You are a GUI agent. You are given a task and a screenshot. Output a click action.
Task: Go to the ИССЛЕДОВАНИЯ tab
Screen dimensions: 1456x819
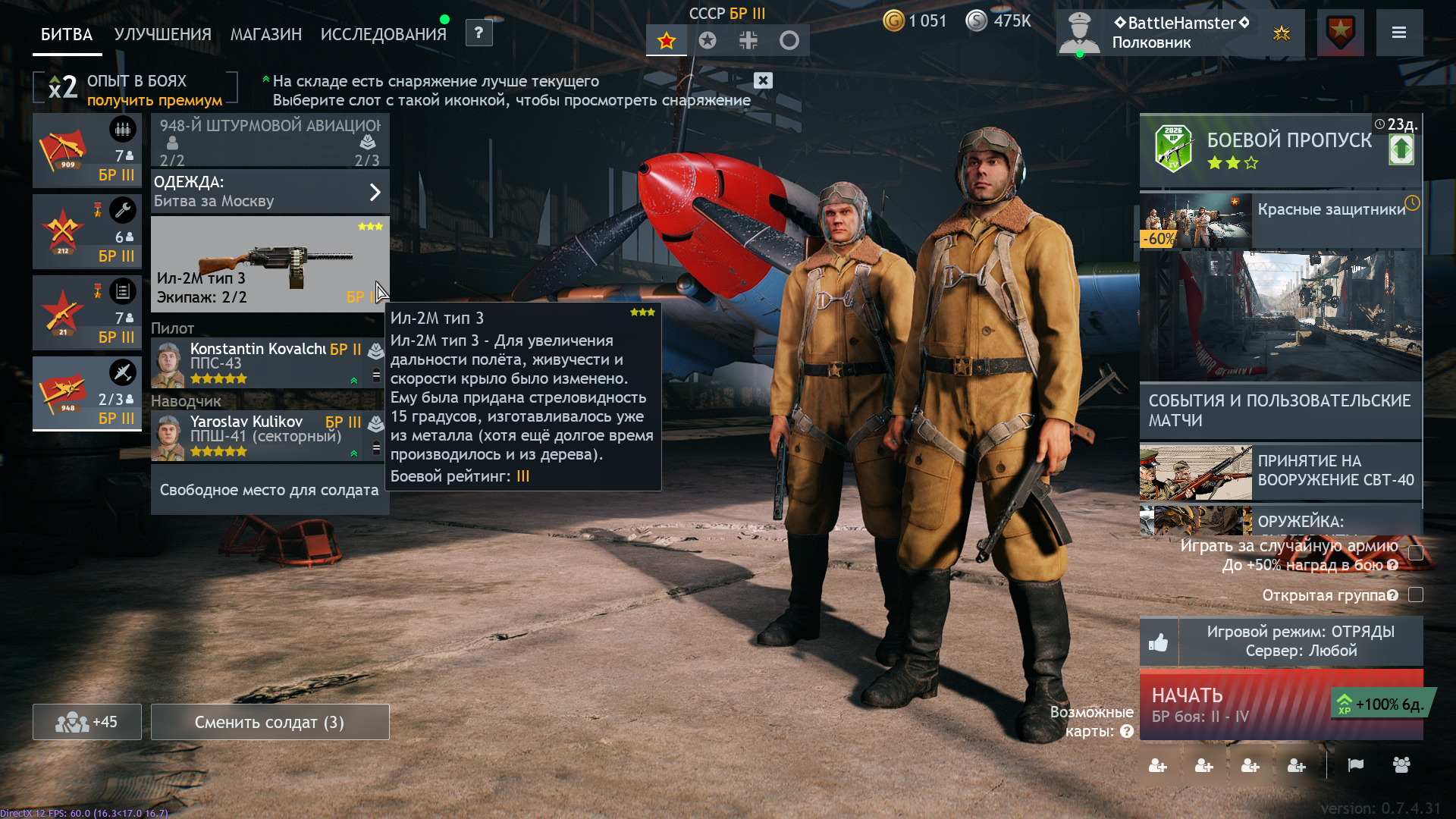pos(383,34)
